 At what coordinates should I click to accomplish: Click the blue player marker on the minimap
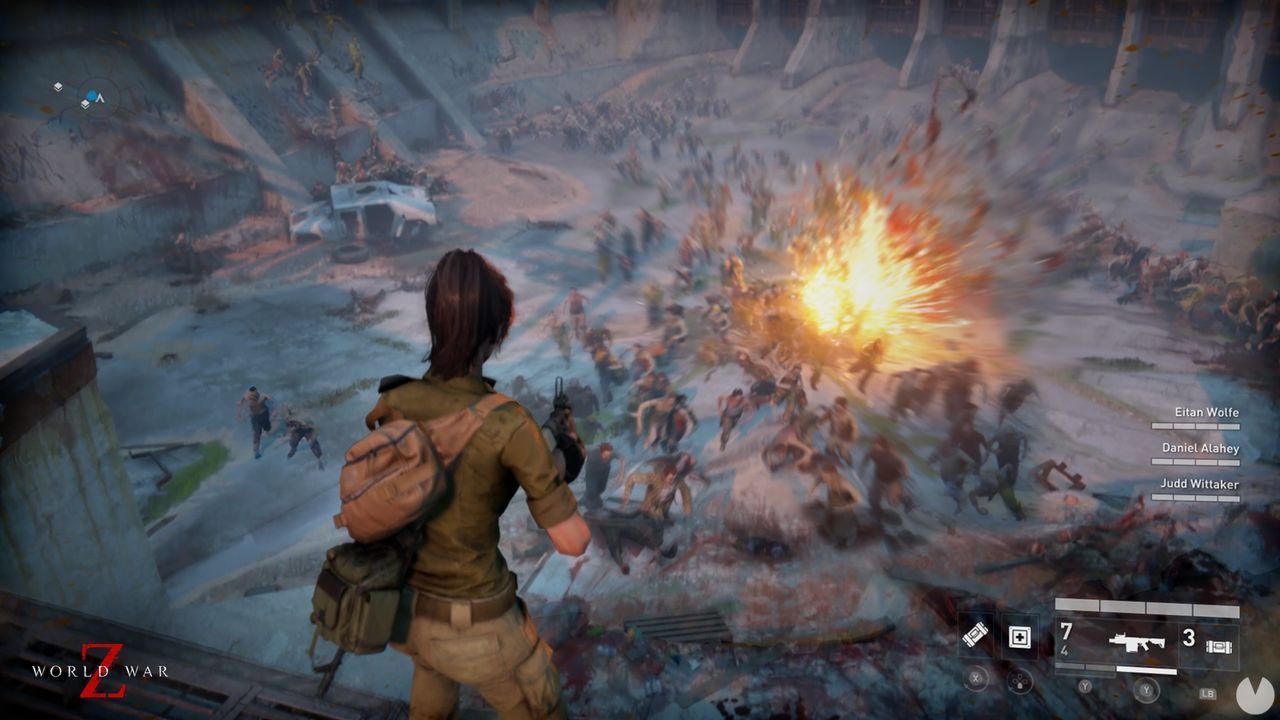tap(92, 94)
